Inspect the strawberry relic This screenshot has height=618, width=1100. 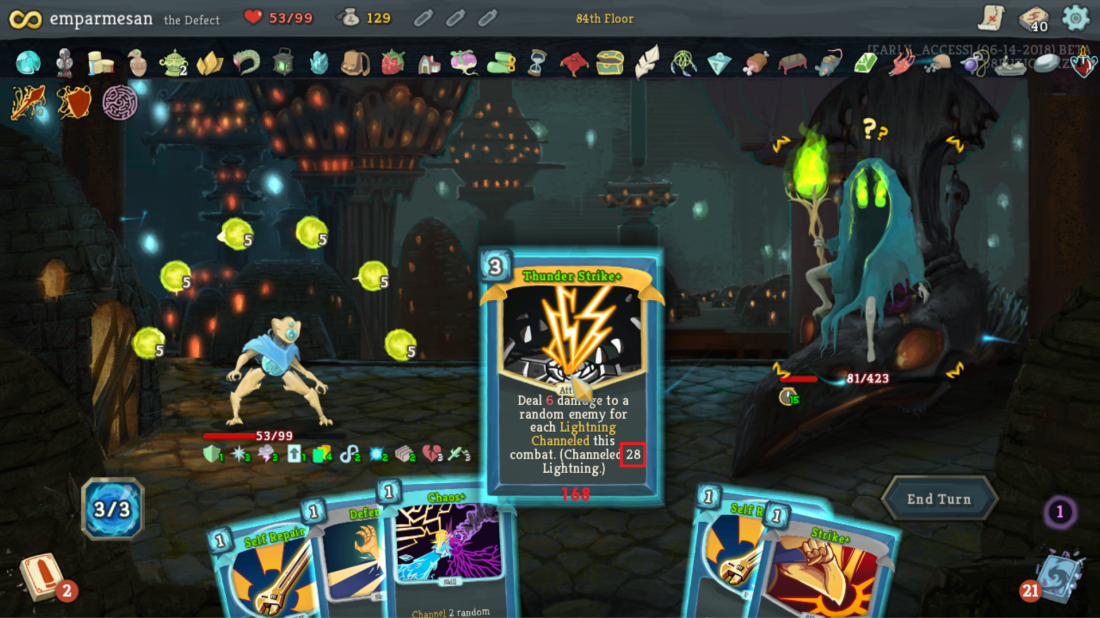(393, 63)
